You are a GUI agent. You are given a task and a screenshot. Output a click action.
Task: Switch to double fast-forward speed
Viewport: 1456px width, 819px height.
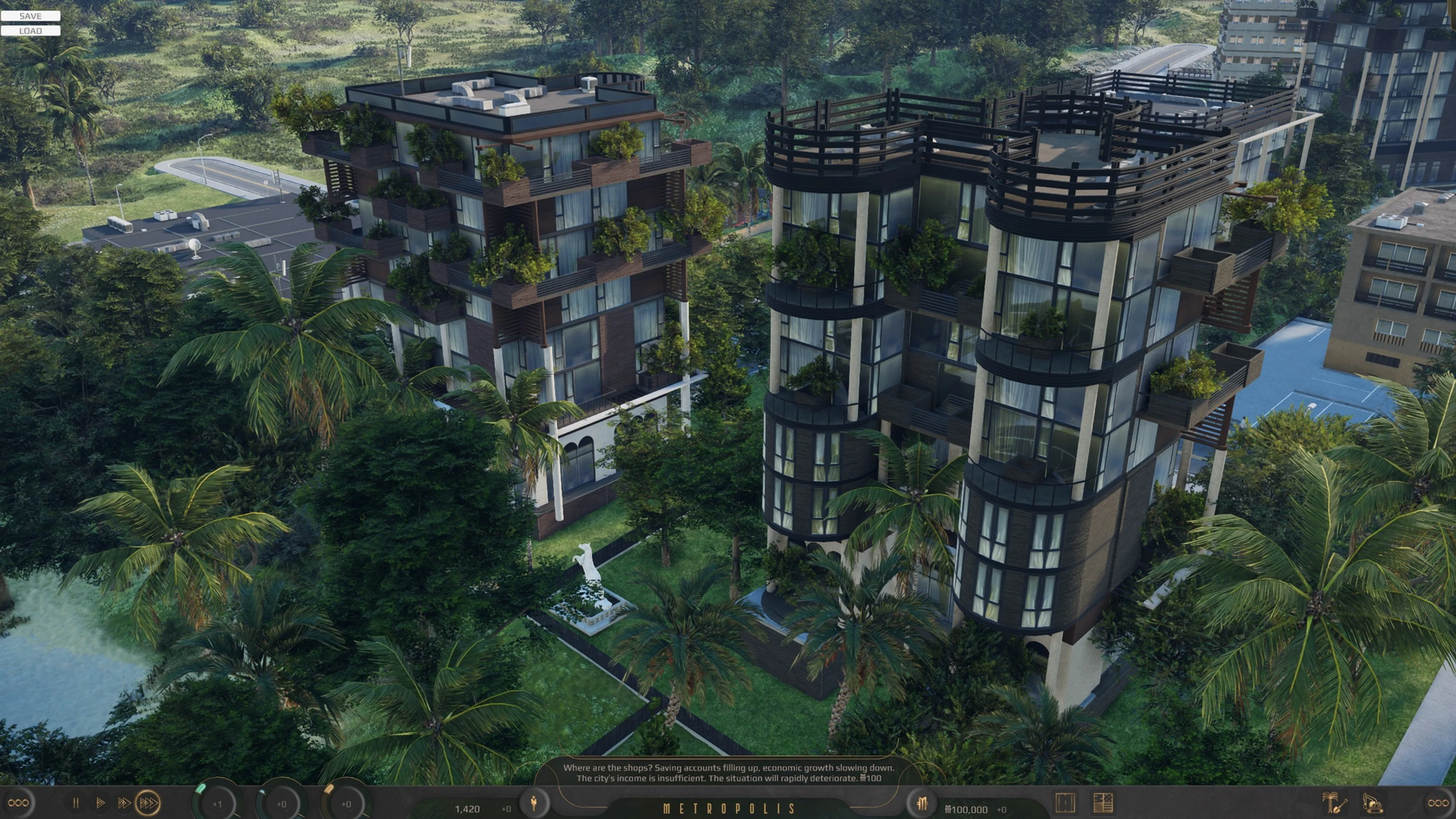pos(123,803)
